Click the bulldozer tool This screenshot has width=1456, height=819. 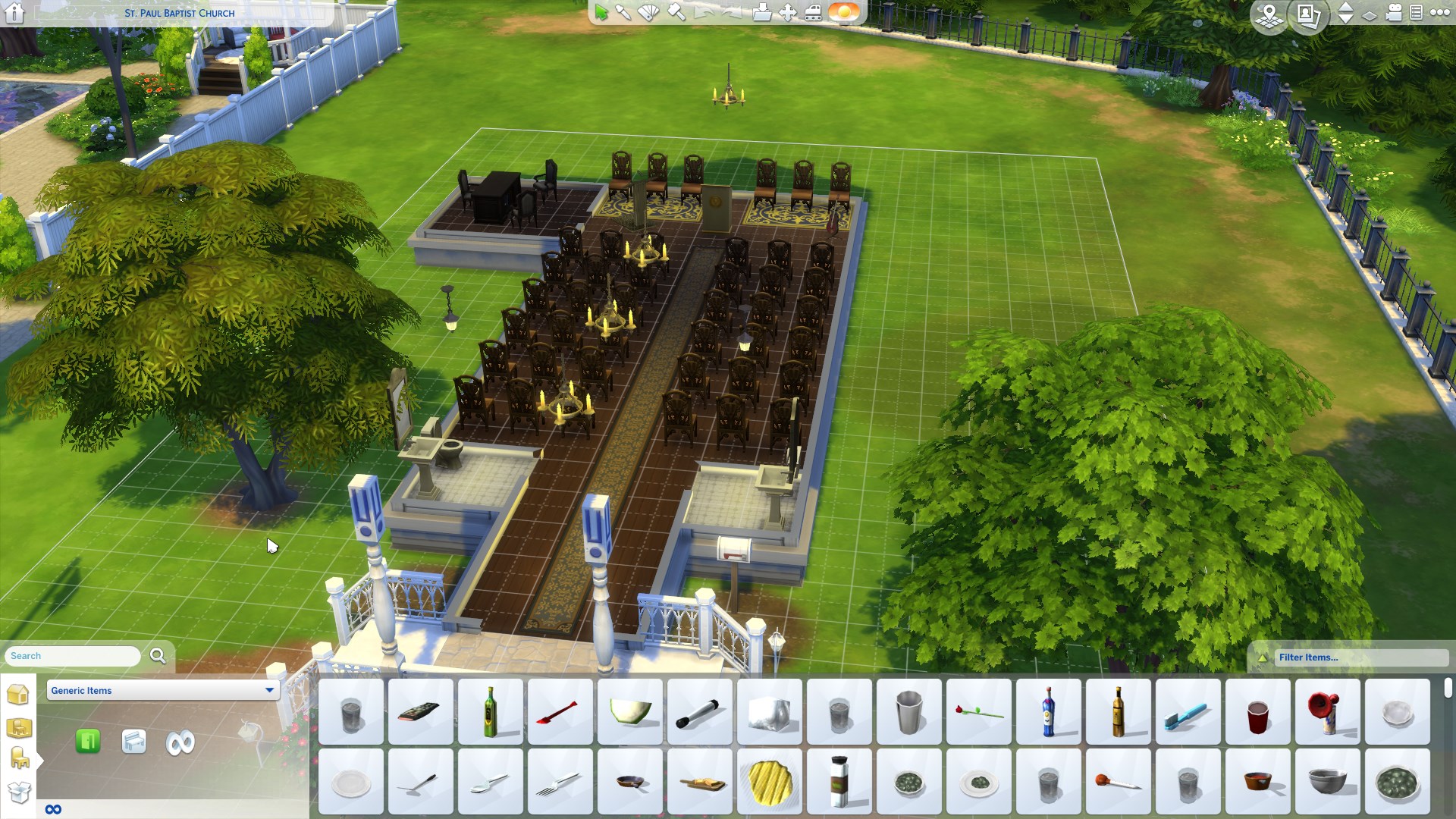pyautogui.click(x=813, y=13)
